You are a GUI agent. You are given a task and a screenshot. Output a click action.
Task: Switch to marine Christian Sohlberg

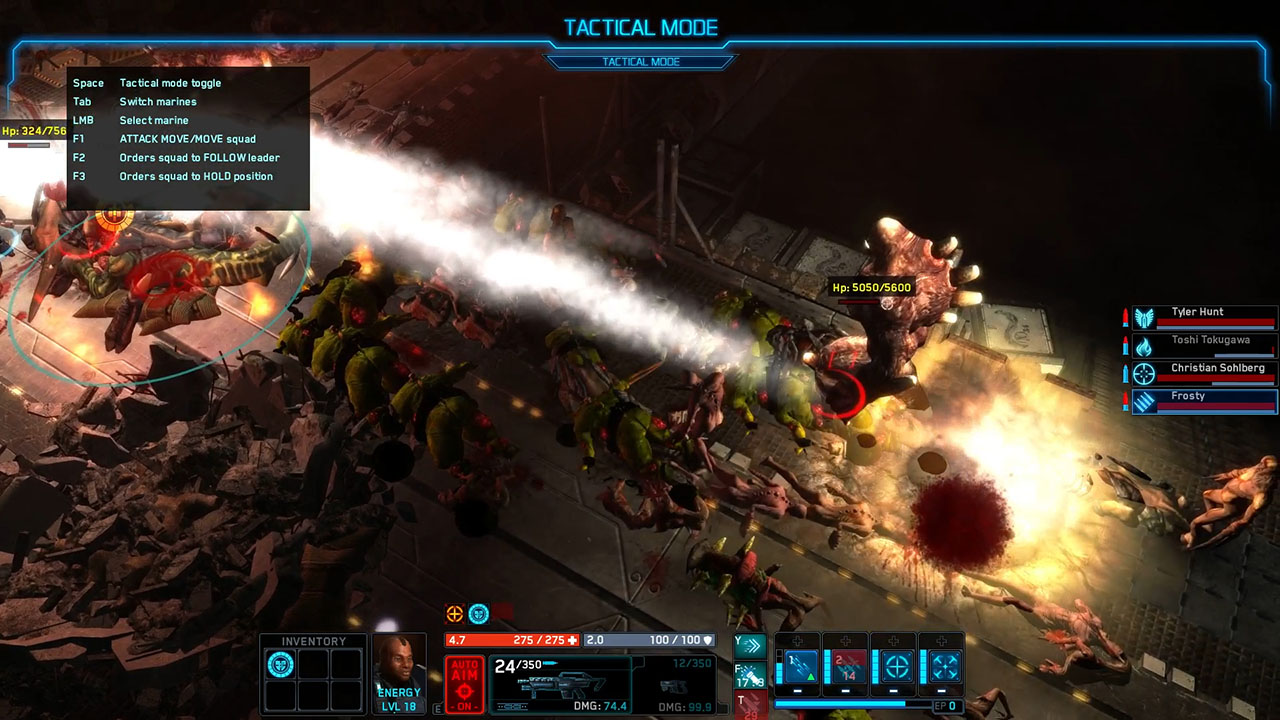pyautogui.click(x=1204, y=373)
